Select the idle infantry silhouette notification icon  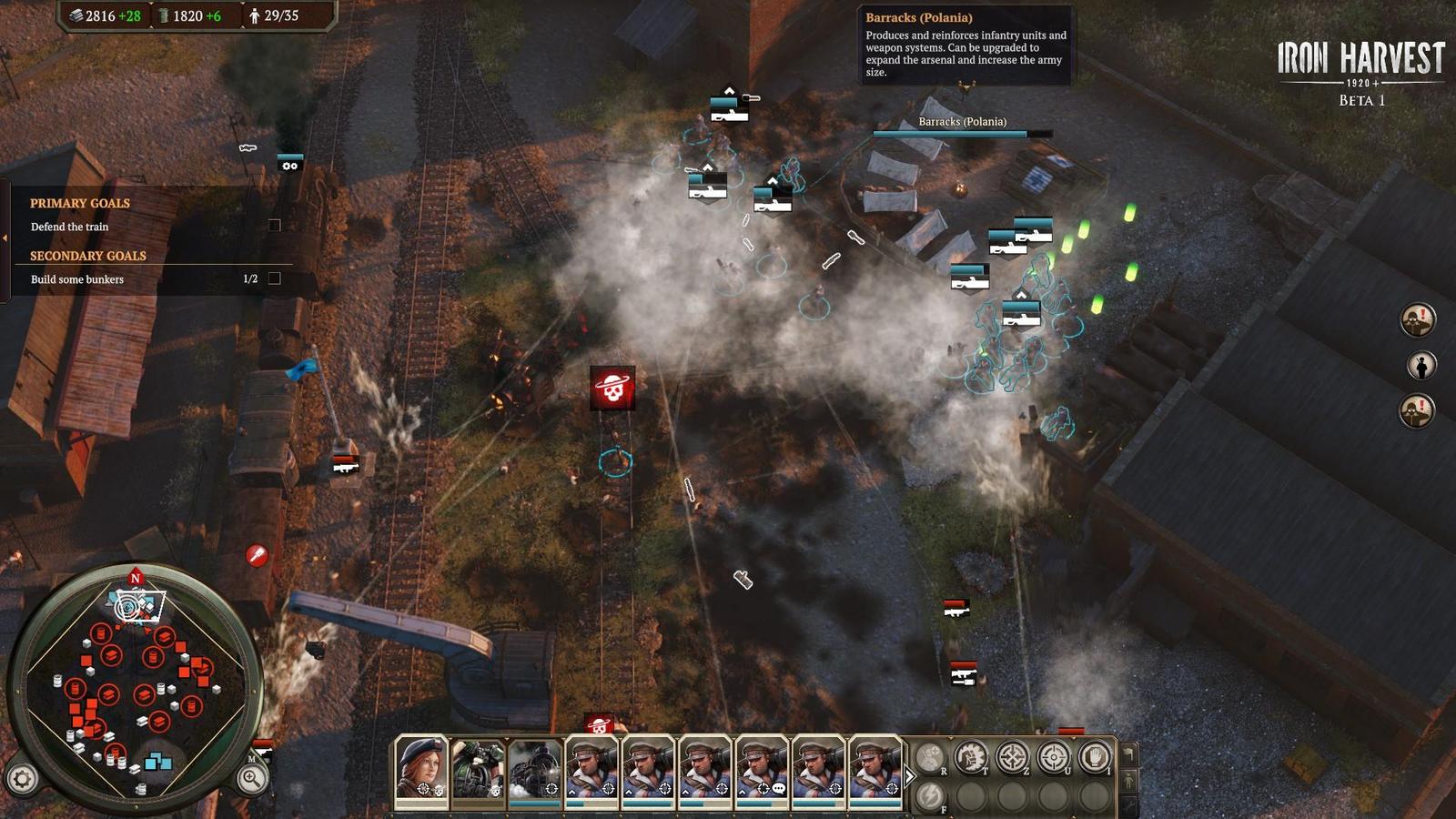pos(1421,366)
